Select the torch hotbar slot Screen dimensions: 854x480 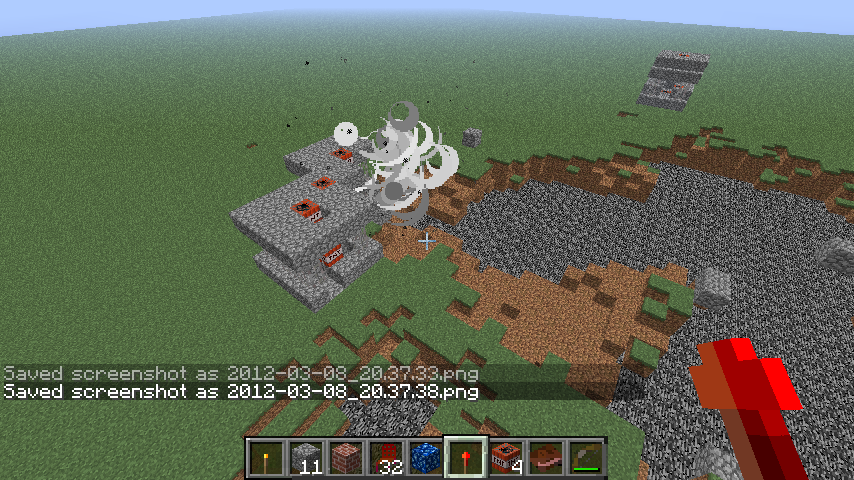click(x=265, y=459)
